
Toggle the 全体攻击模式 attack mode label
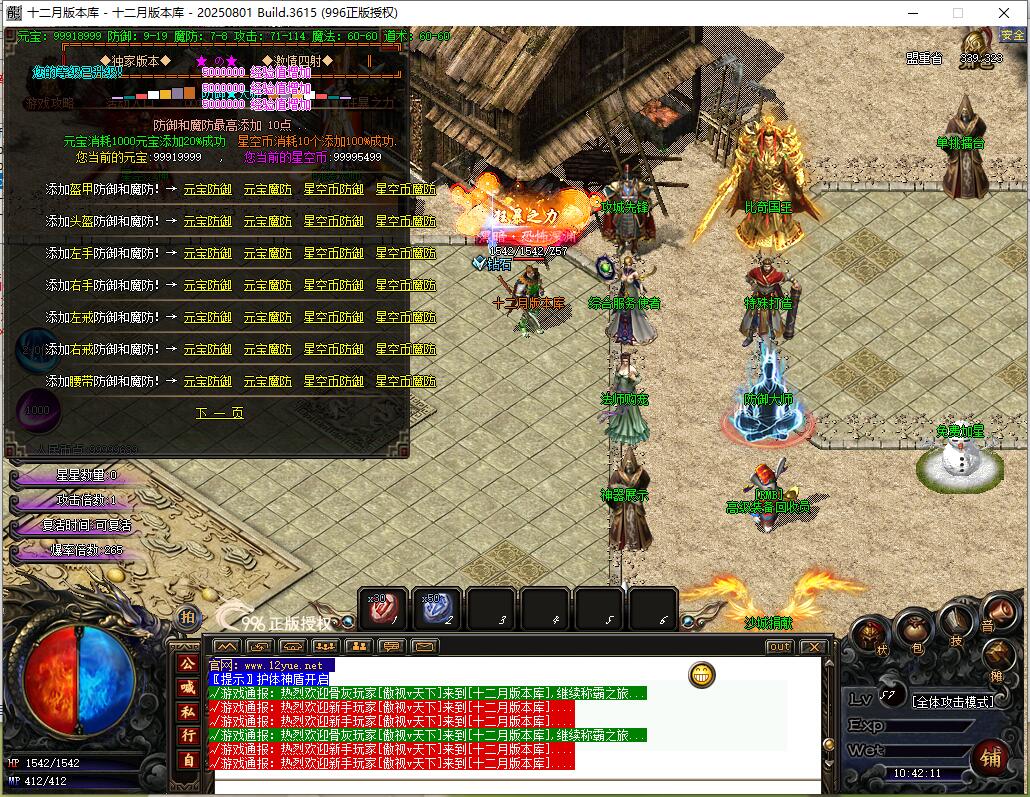(x=954, y=701)
